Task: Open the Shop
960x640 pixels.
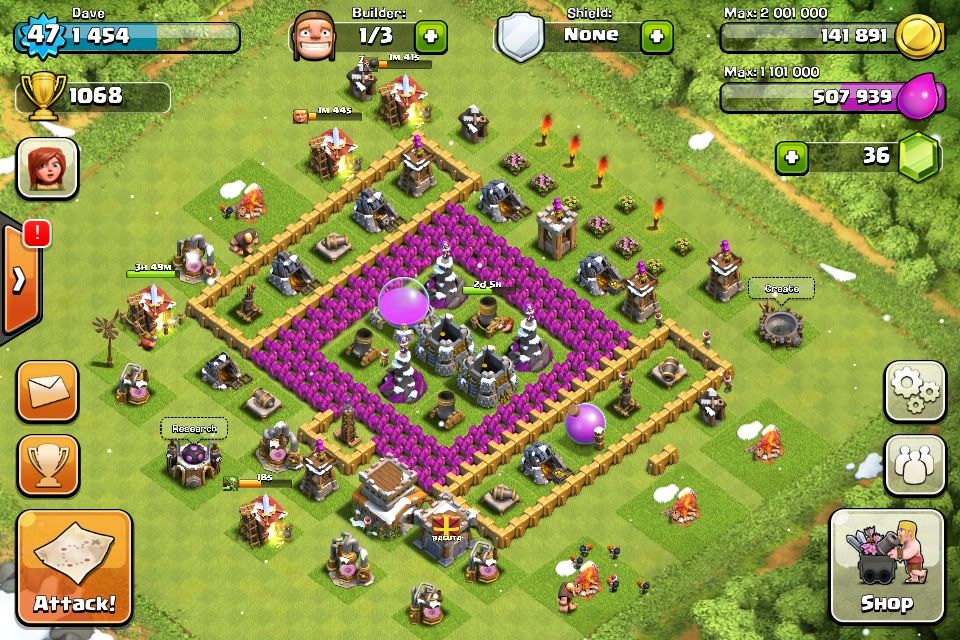Action: pos(886,566)
